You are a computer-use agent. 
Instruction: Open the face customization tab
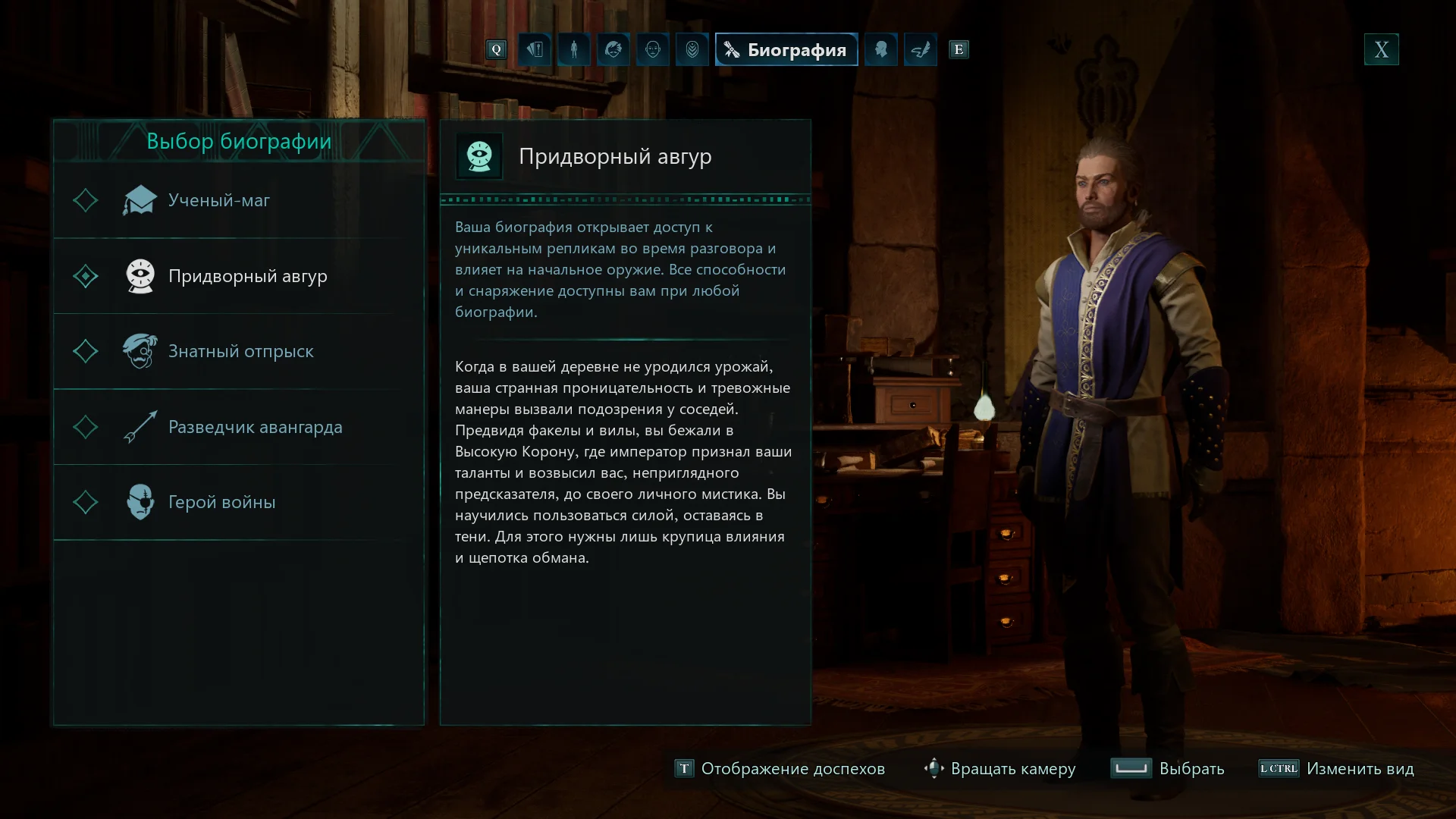(x=653, y=49)
